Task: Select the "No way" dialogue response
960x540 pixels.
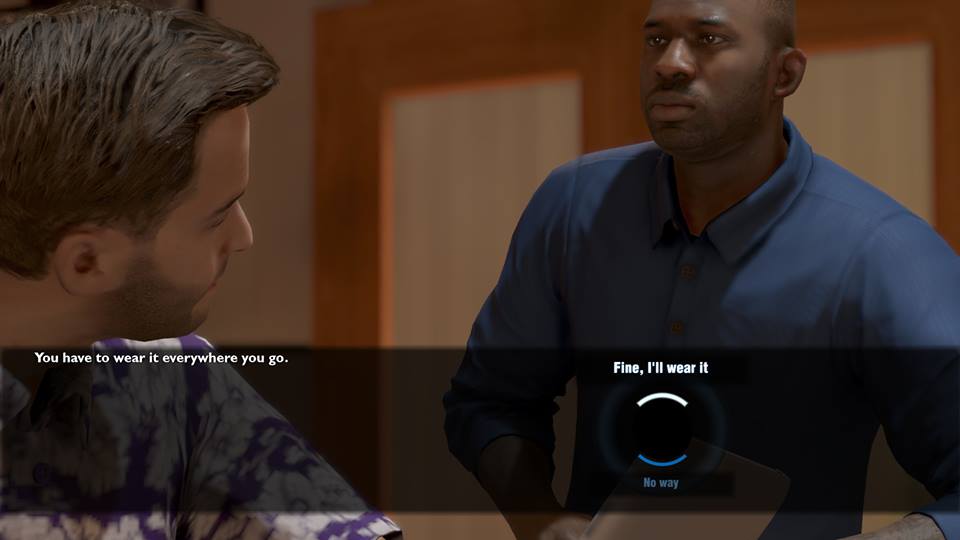Action: (661, 483)
